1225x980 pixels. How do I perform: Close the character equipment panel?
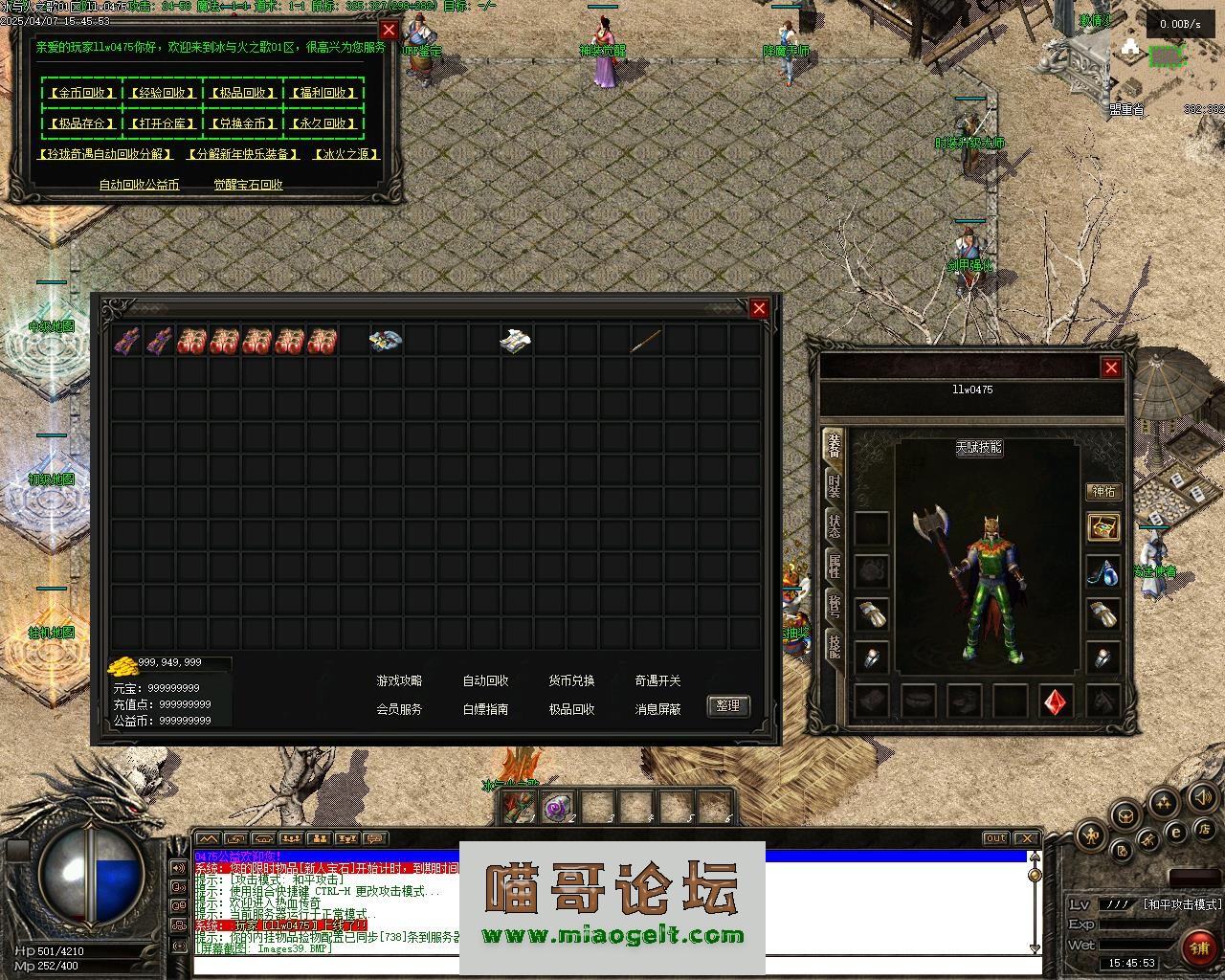pos(1111,367)
